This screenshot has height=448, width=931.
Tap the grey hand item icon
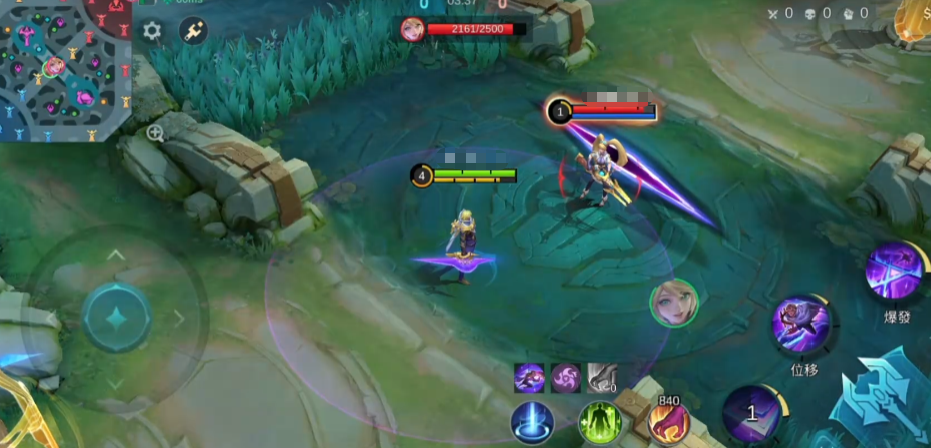pos(602,377)
